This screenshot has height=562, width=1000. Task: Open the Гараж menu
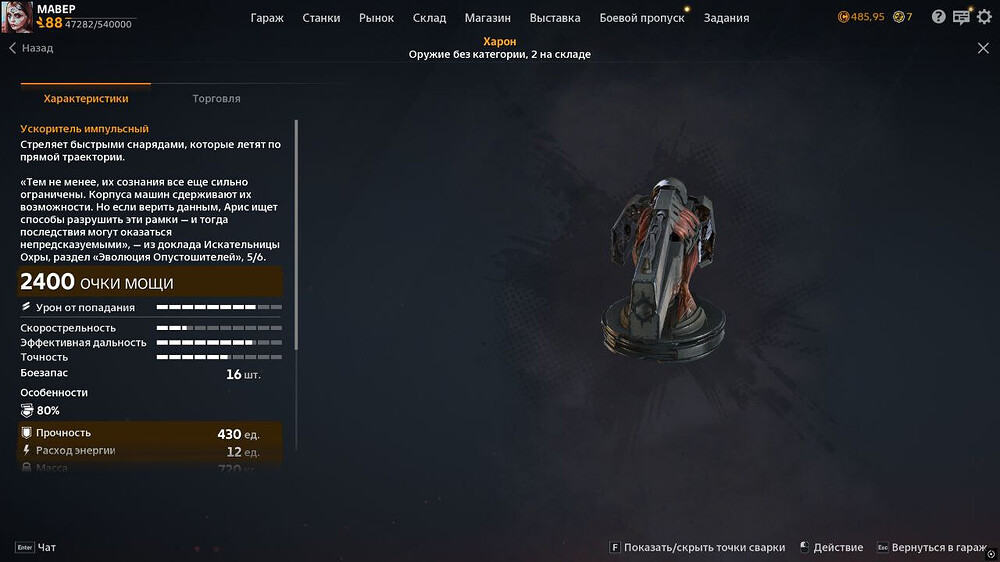pos(267,18)
